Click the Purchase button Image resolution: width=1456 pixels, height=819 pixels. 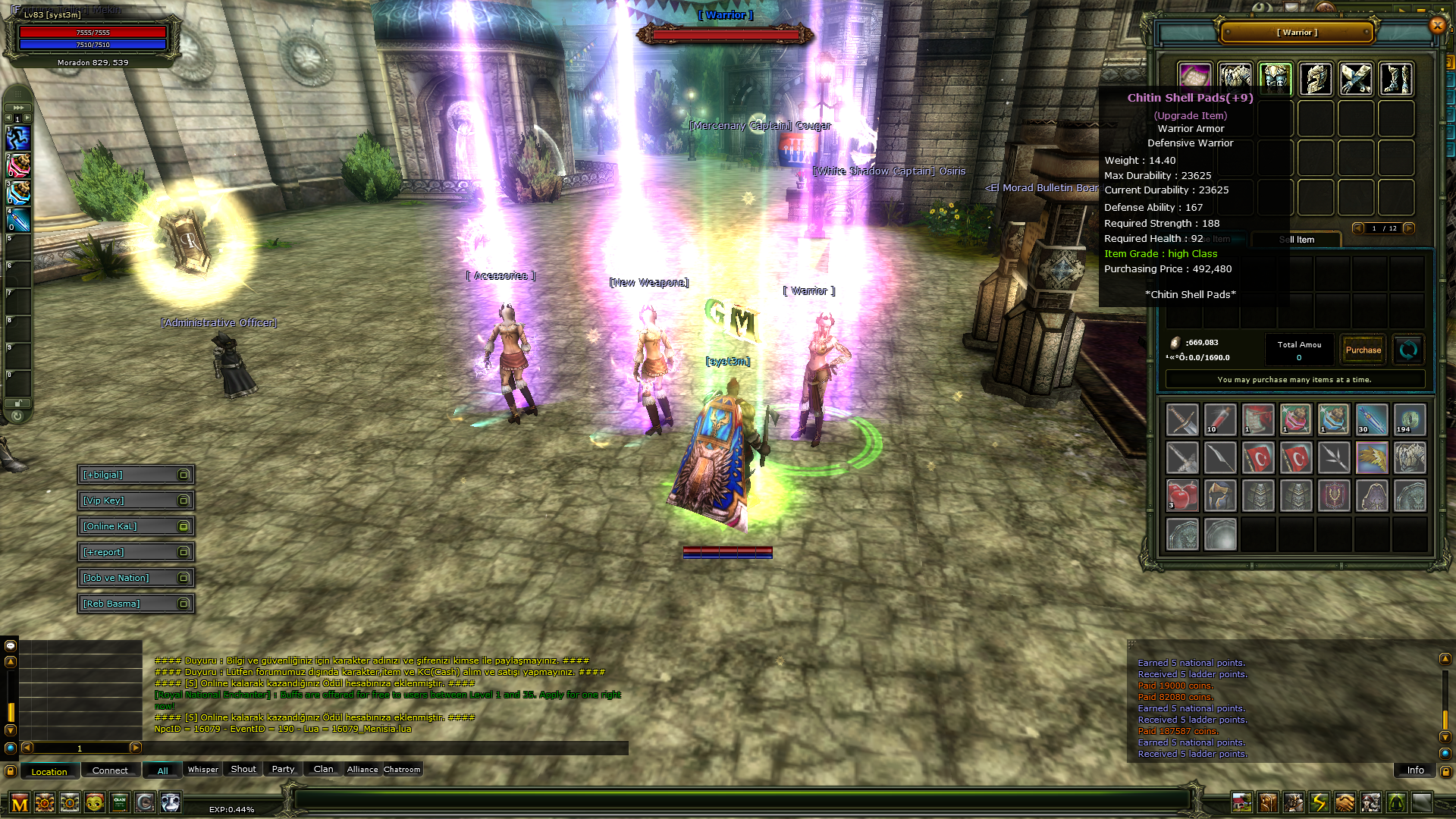point(1363,350)
